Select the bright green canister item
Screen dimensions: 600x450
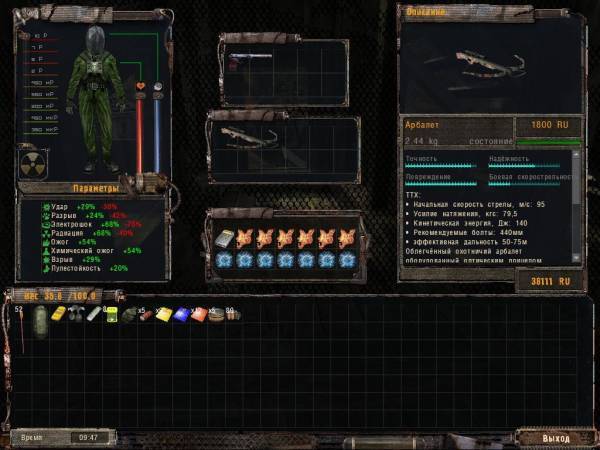click(111, 315)
